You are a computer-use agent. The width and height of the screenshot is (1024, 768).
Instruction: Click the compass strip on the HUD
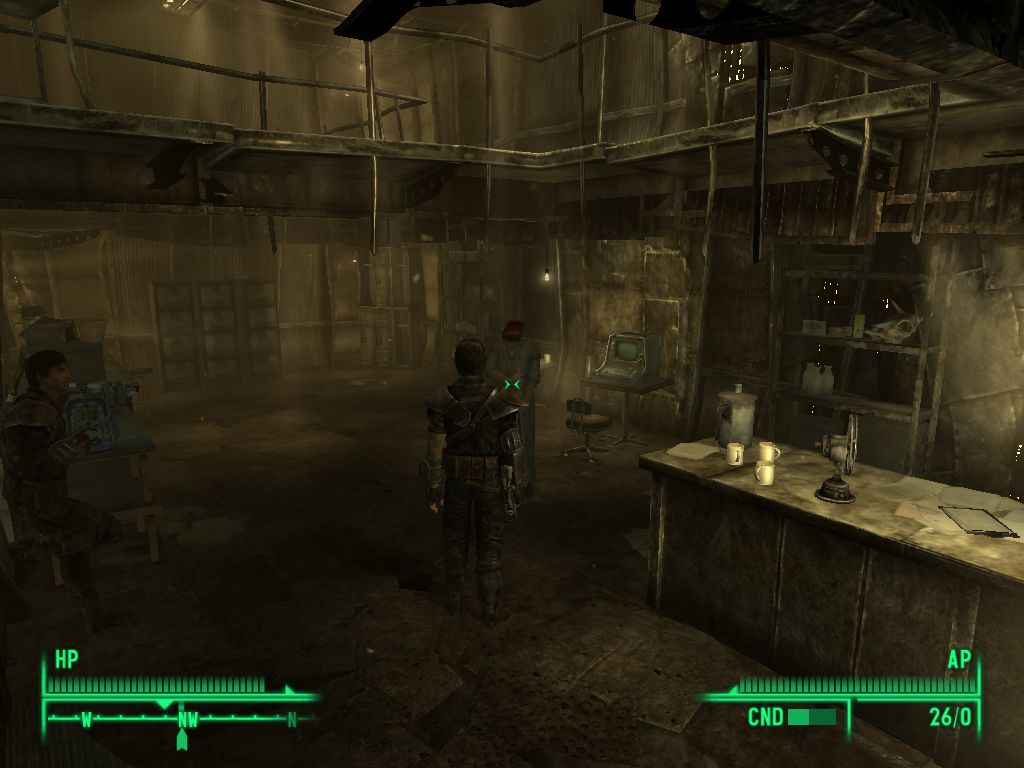185,717
